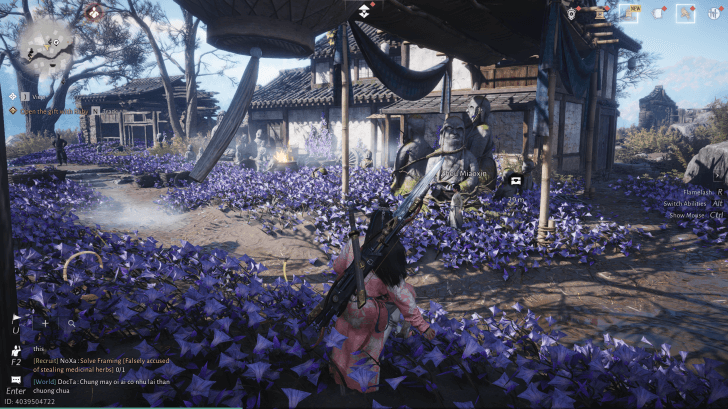Image resolution: width=728 pixels, height=409 pixels.
Task: Click the plus button above the chat
Action: [45, 324]
